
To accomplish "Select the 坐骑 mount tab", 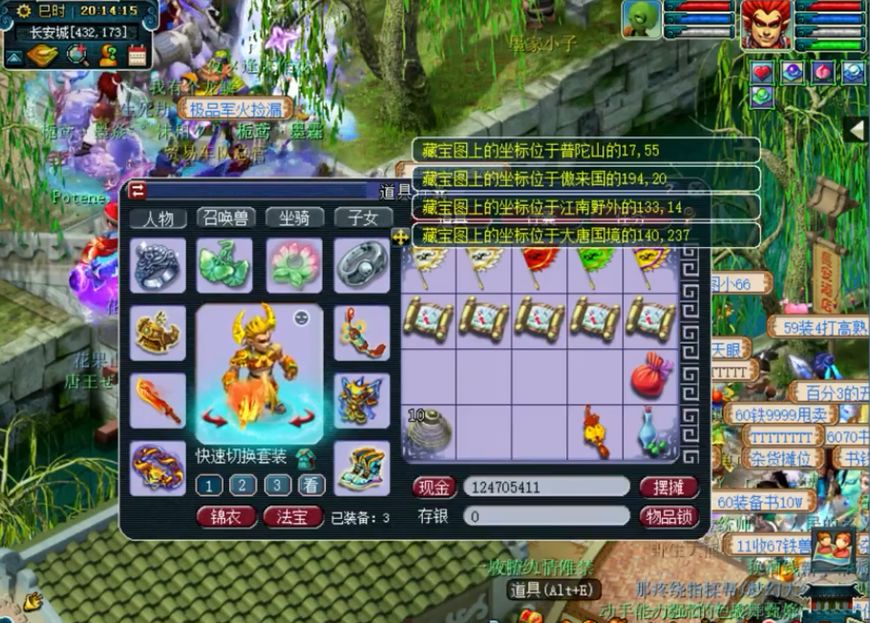I will (293, 218).
